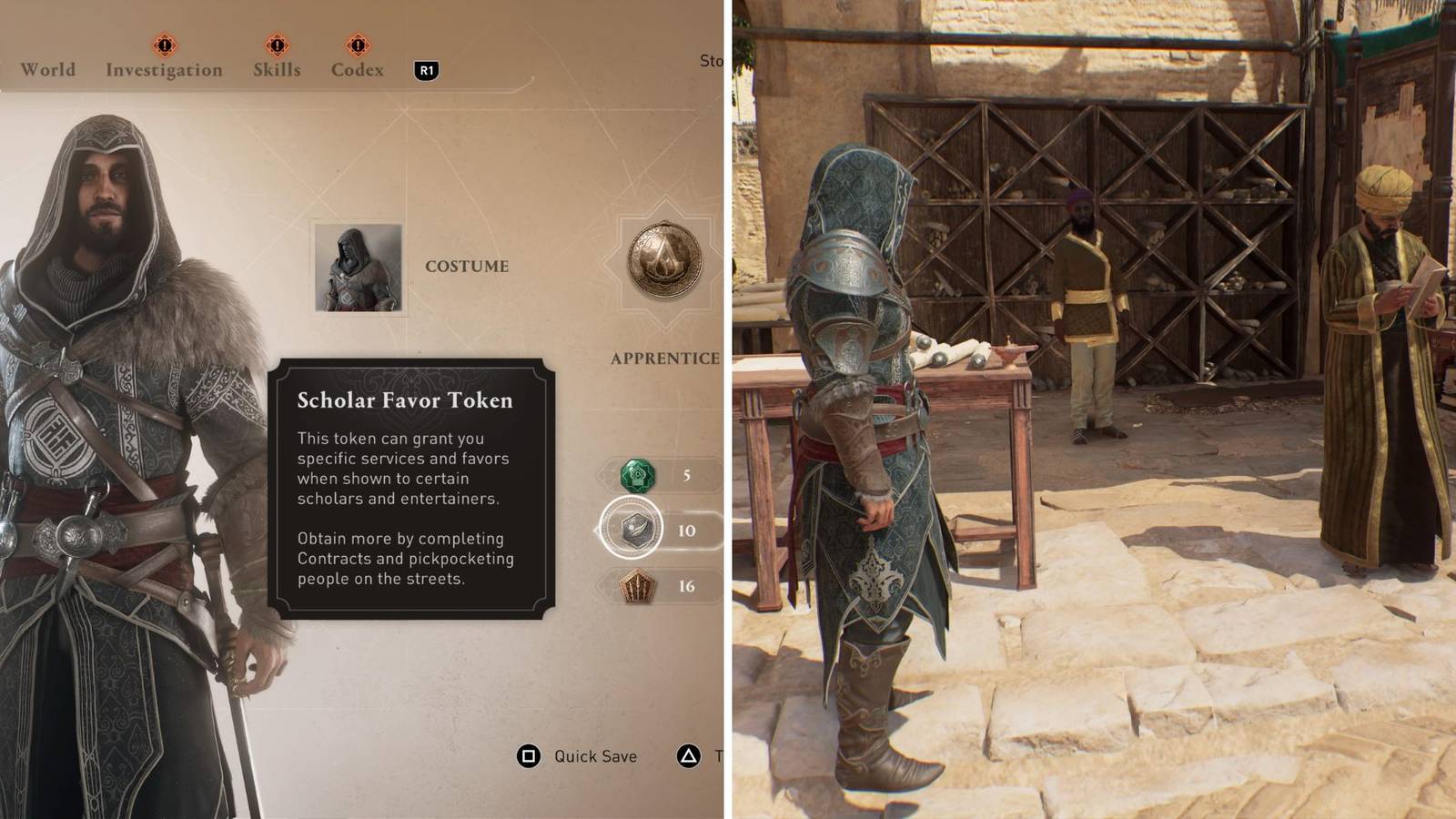Switch to the Investigation menu

(163, 69)
